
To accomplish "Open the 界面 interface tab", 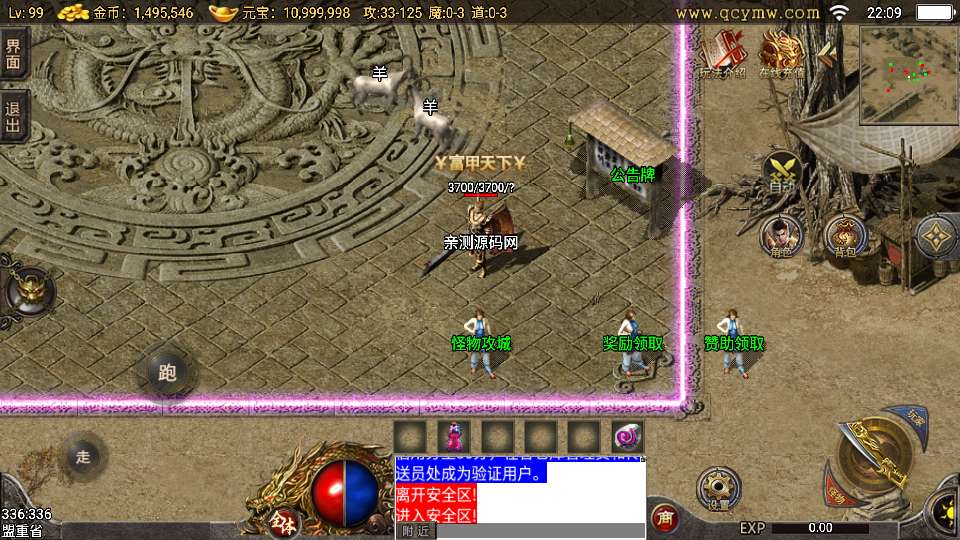I will click(x=13, y=52).
